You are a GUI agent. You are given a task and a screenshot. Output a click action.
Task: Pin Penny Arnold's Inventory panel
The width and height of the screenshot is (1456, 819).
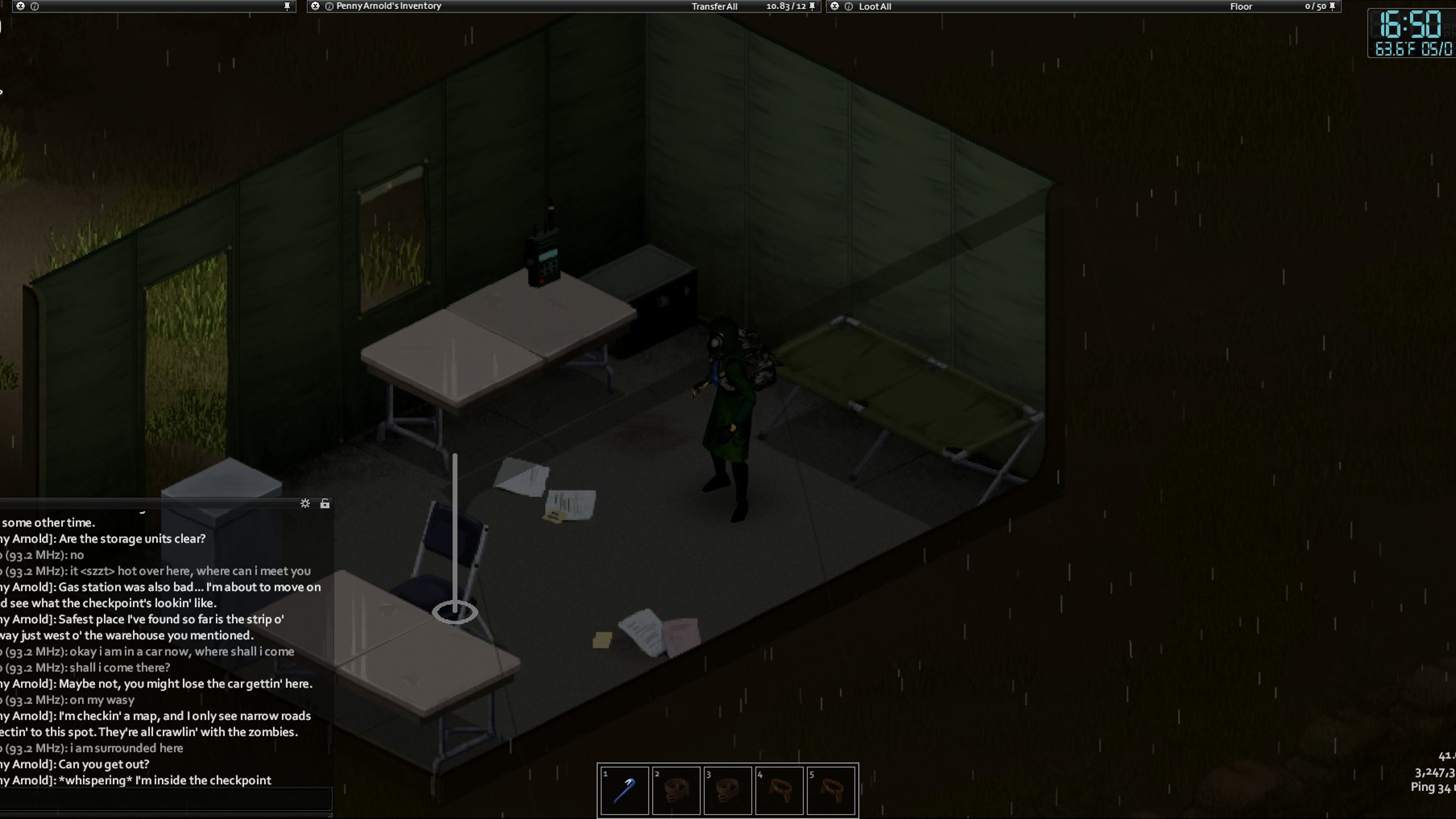[812, 6]
